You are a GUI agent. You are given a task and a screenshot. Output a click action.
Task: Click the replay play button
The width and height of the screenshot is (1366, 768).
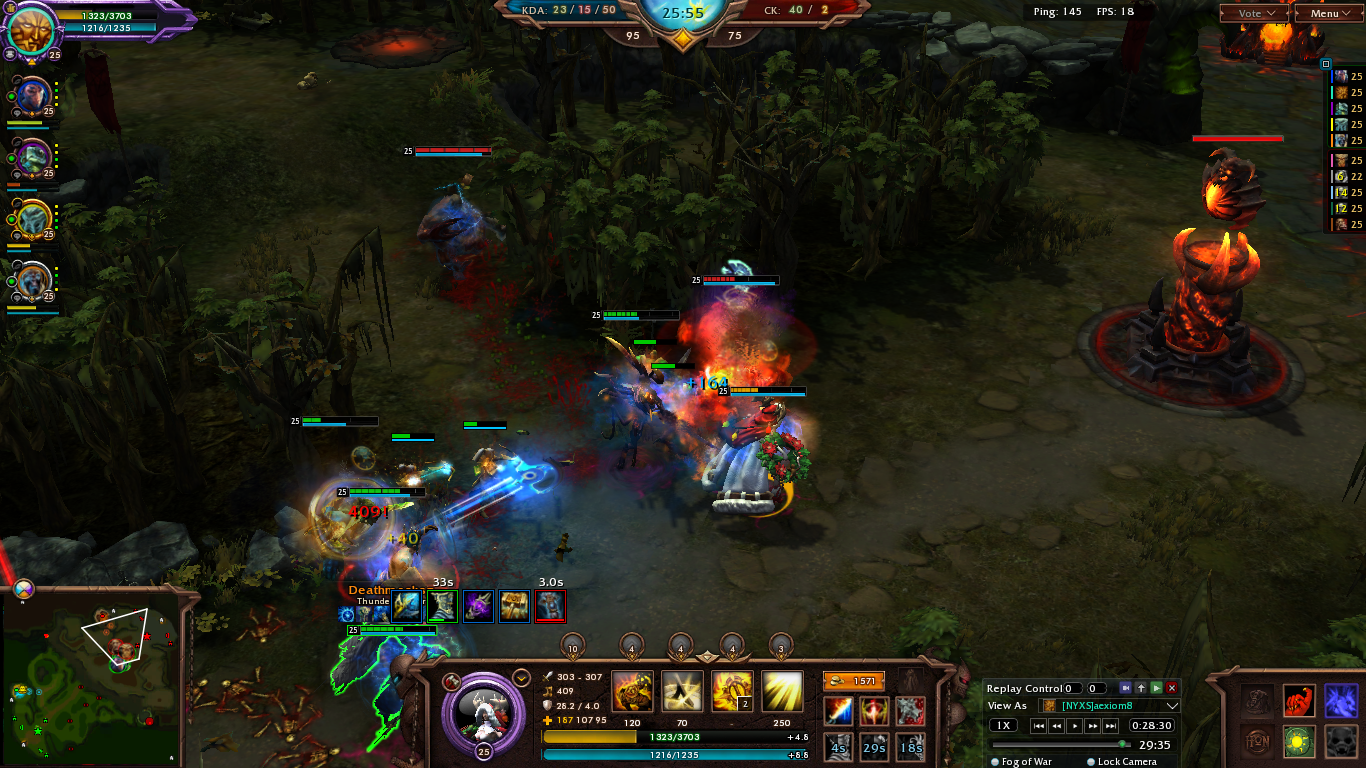1075,726
